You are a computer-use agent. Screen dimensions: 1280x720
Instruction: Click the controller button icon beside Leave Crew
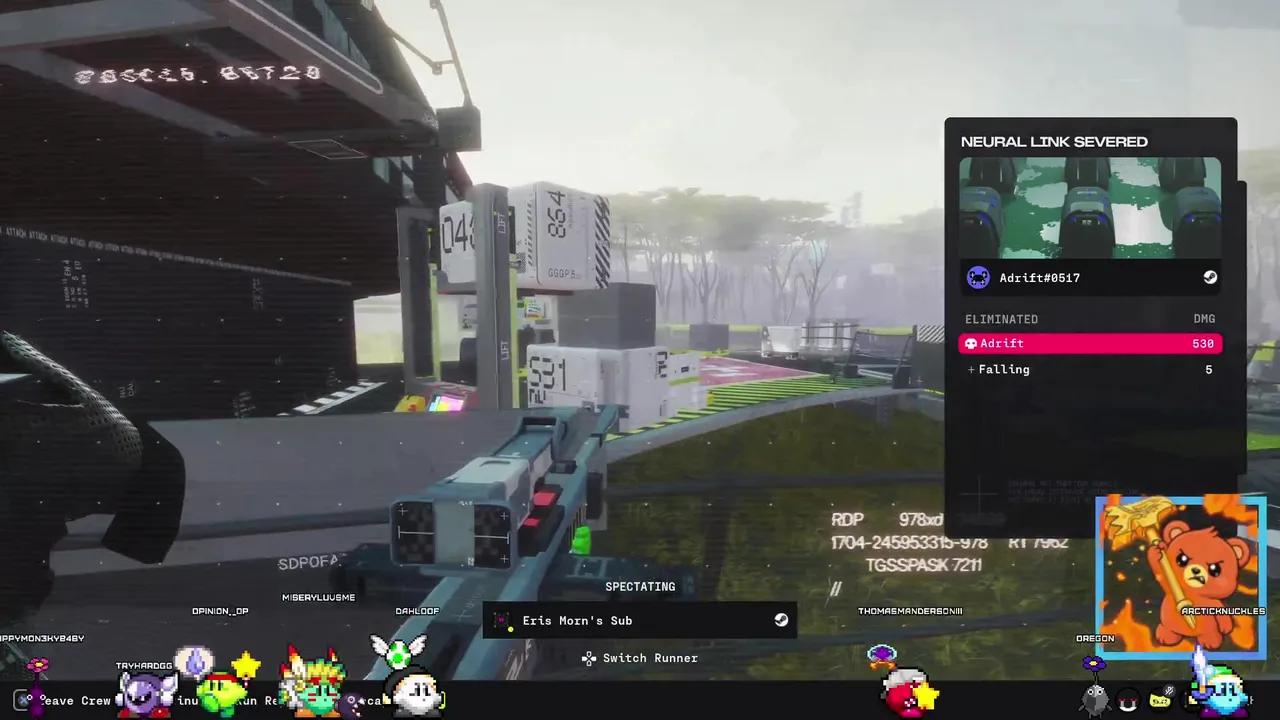tap(24, 699)
